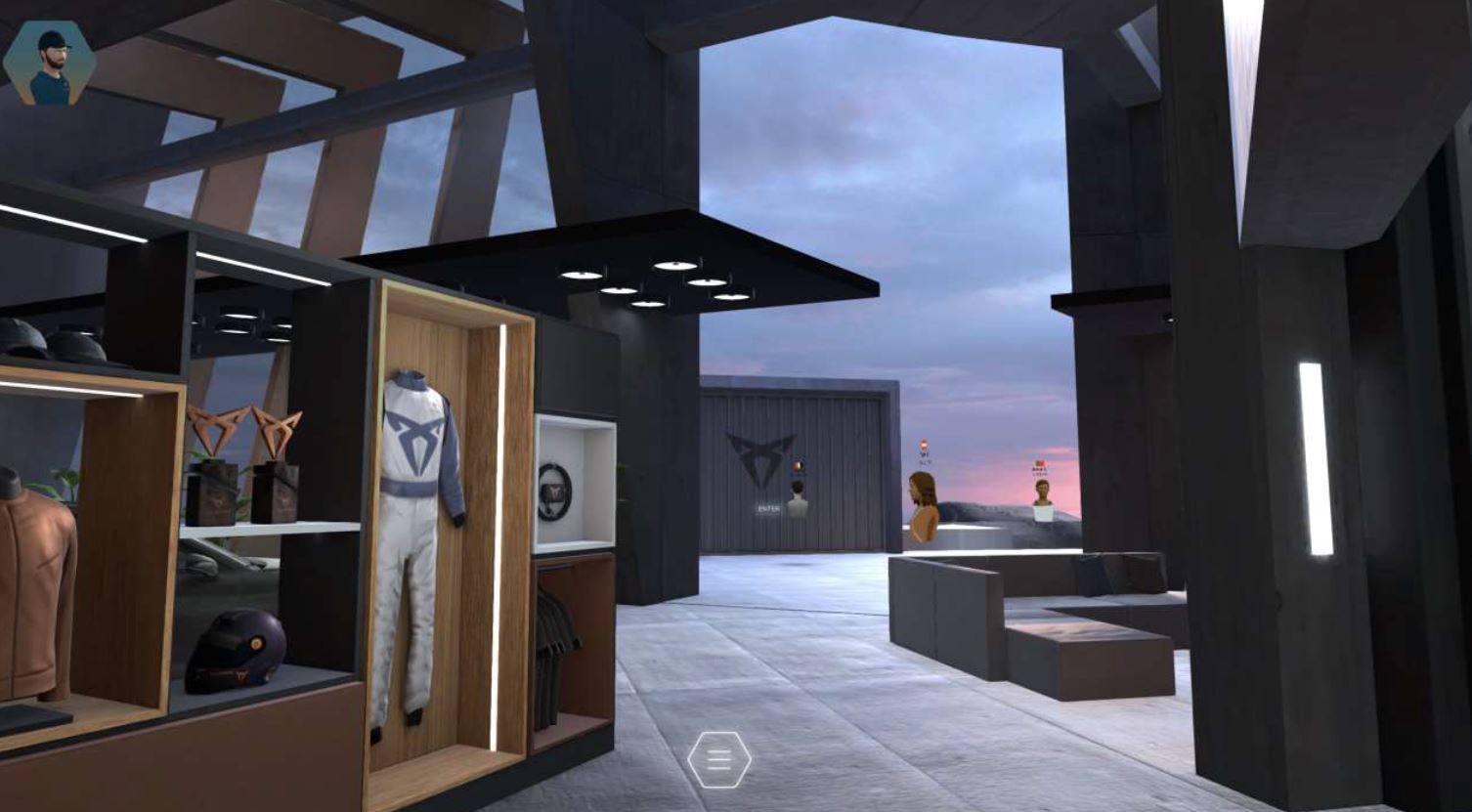The image size is (1472, 812).
Task: Open the nametag above the avatar near the door
Action: [x=799, y=475]
